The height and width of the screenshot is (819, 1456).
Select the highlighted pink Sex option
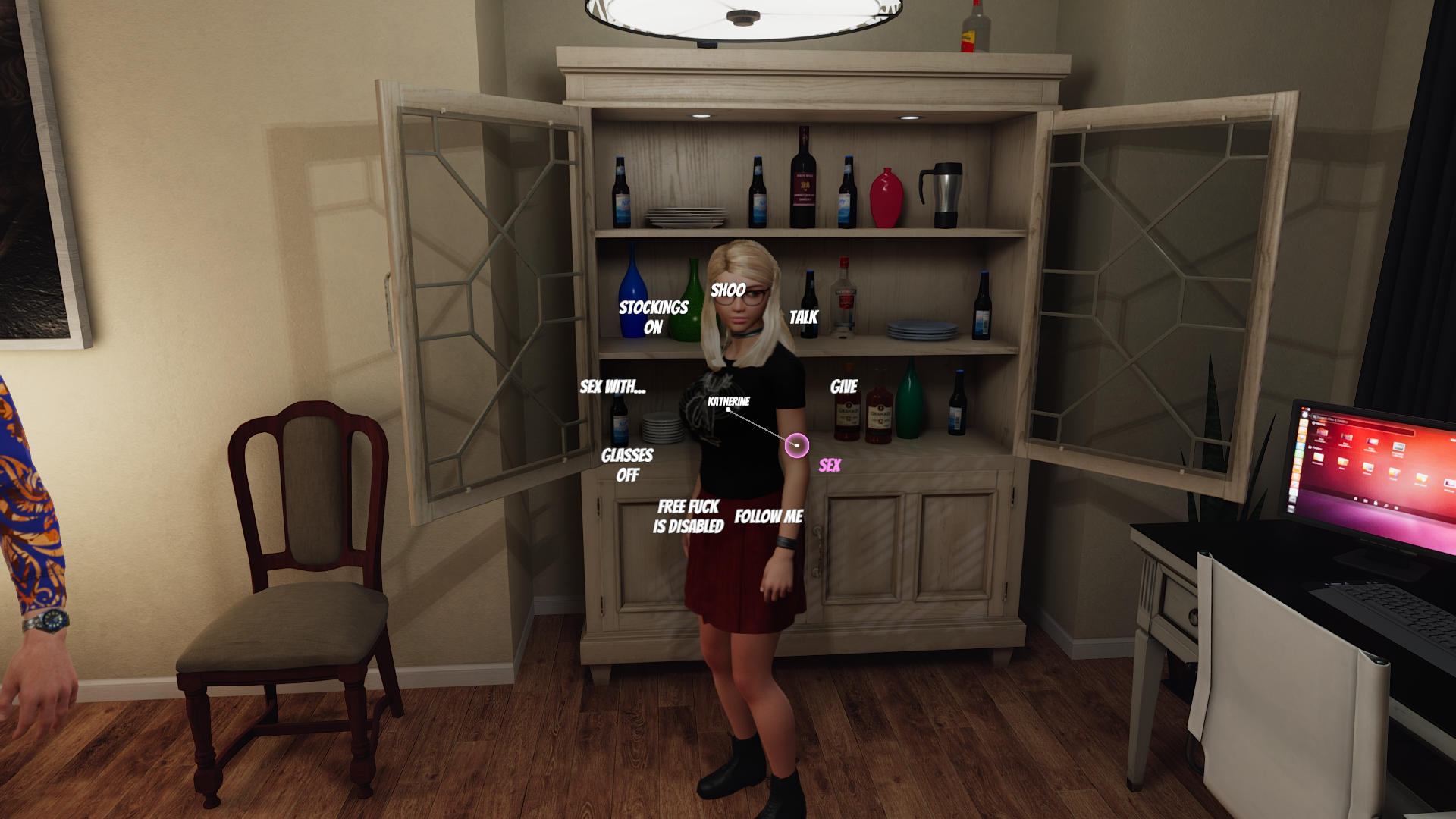(829, 465)
